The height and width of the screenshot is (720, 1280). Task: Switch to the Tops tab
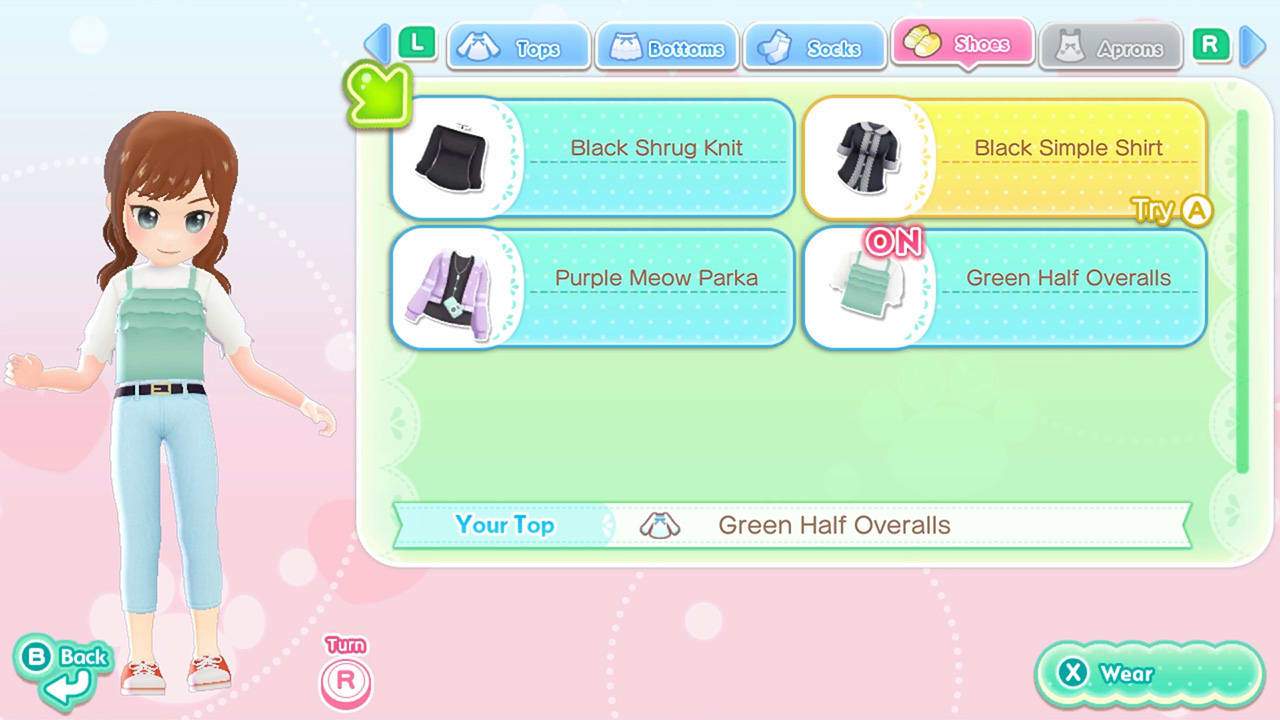[x=518, y=44]
